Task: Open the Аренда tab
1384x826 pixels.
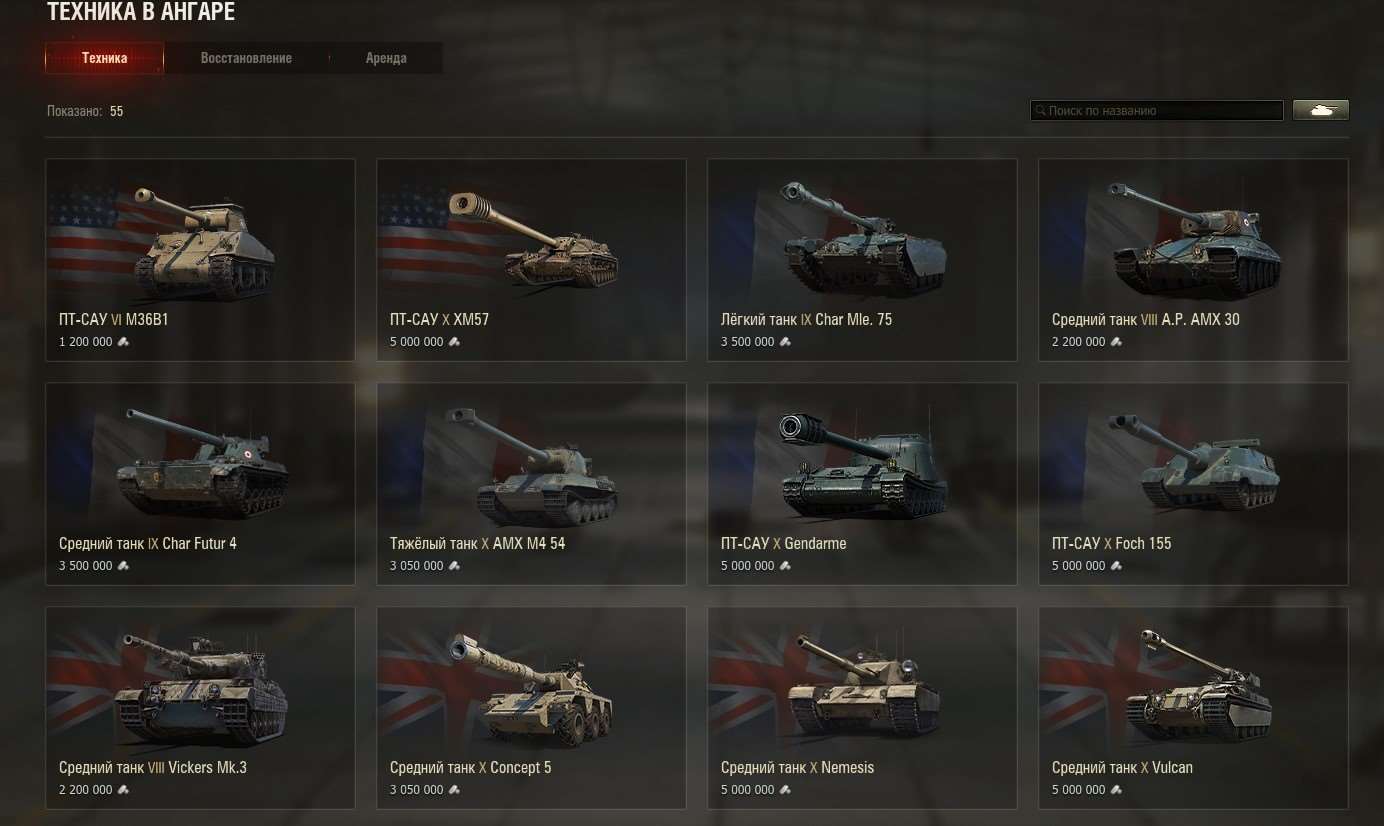Action: pos(386,57)
